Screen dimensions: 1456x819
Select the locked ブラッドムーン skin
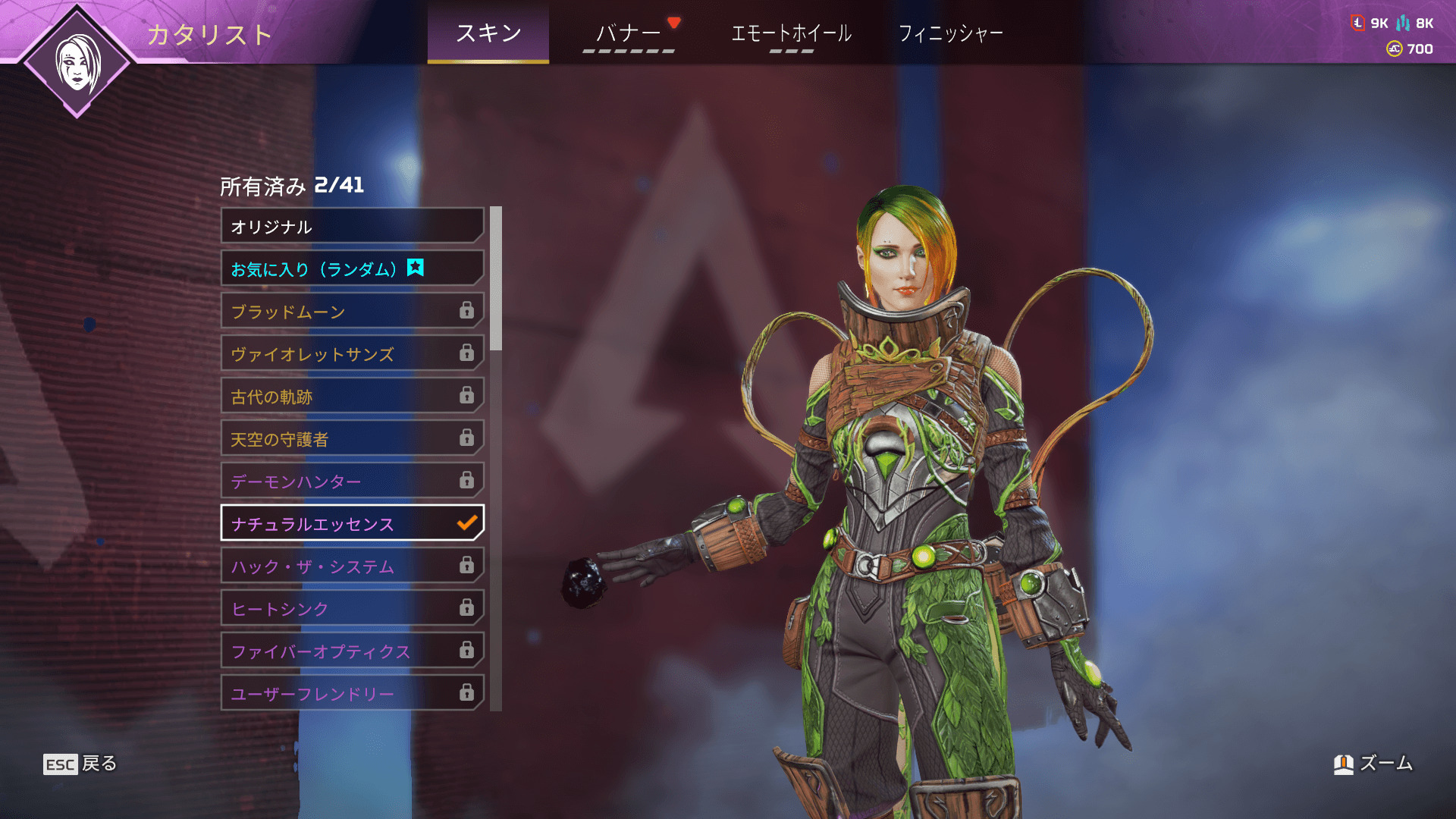pos(352,311)
